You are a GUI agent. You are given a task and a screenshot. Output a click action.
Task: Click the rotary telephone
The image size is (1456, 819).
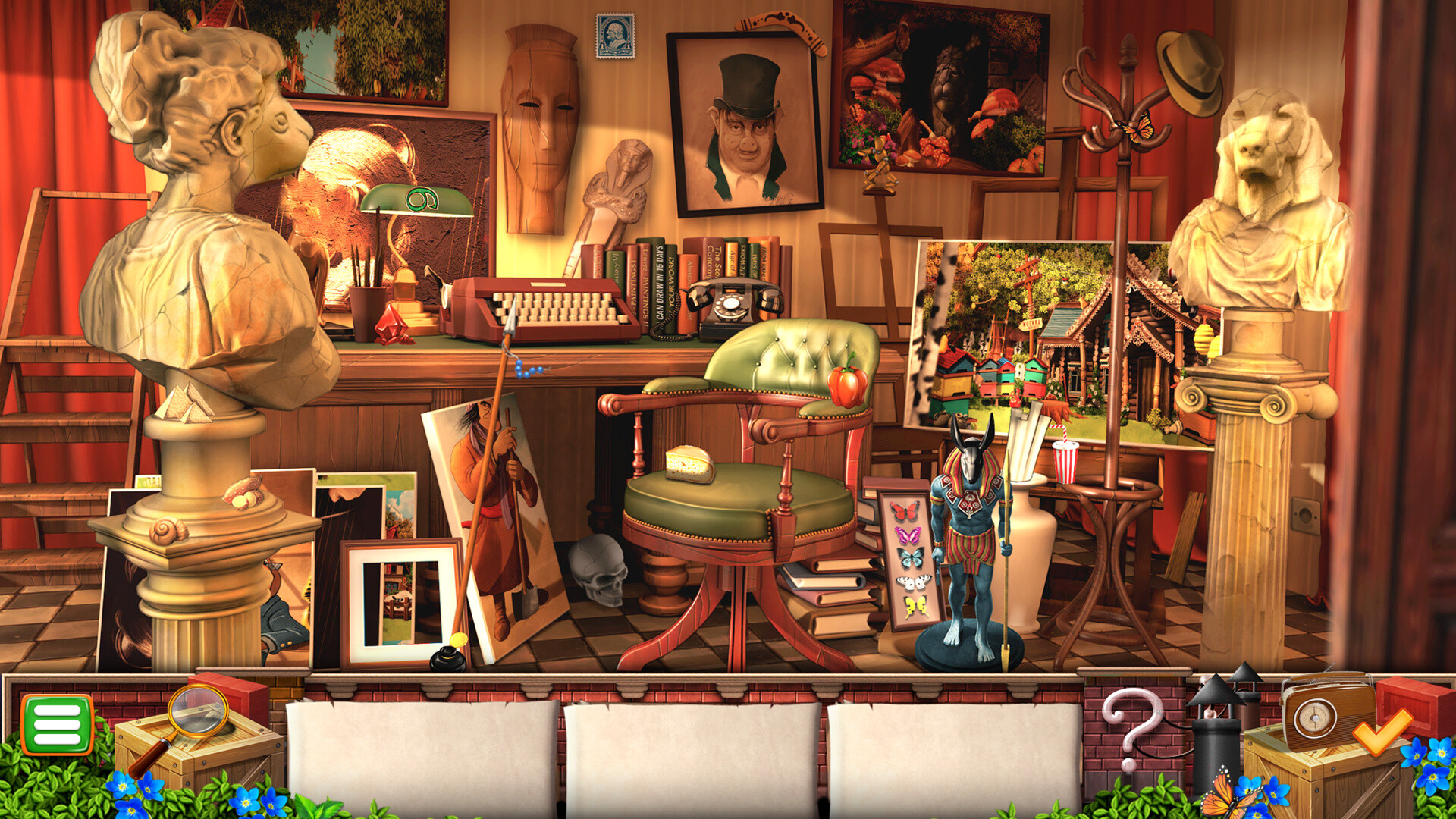click(730, 303)
